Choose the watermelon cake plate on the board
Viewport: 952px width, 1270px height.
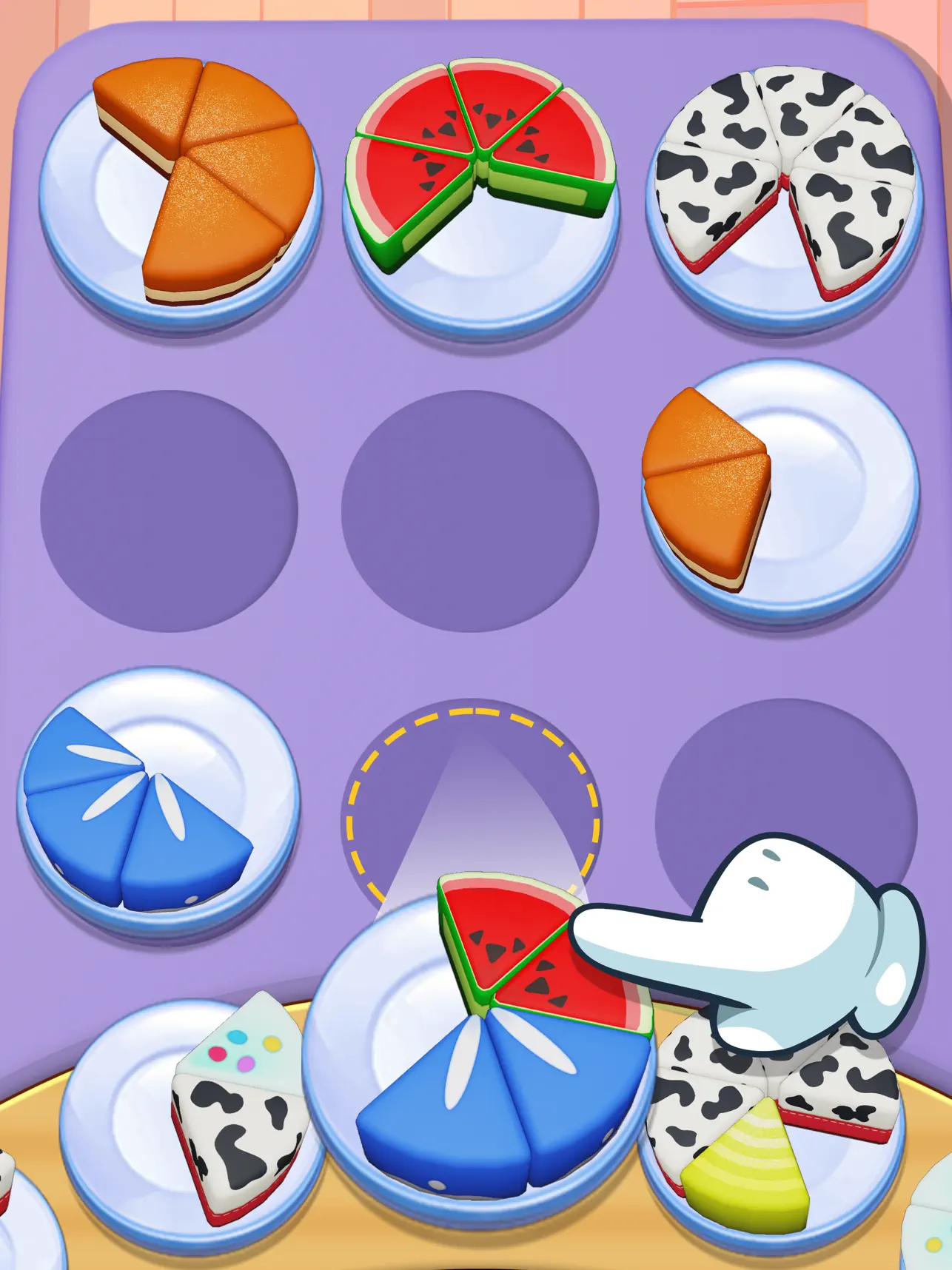(x=480, y=196)
